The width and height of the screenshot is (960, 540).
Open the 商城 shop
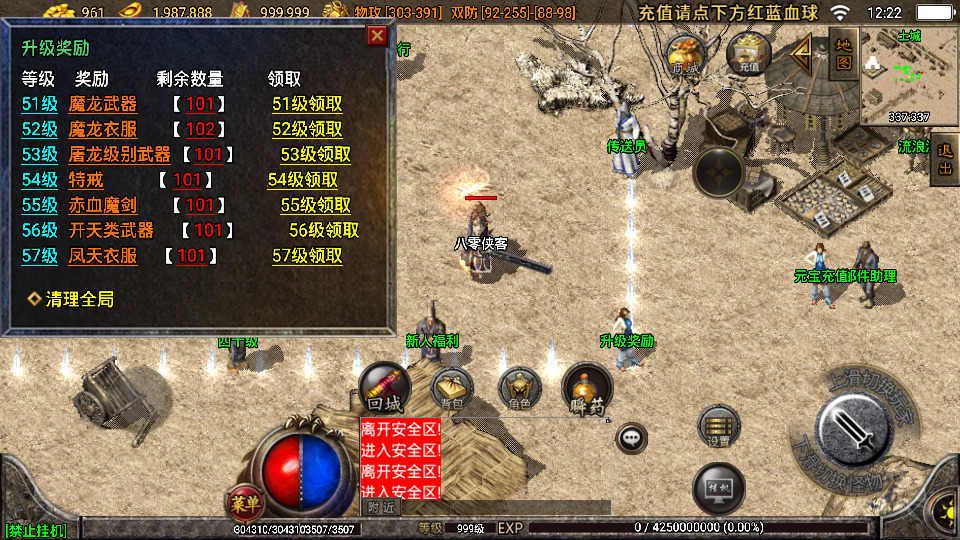point(686,55)
